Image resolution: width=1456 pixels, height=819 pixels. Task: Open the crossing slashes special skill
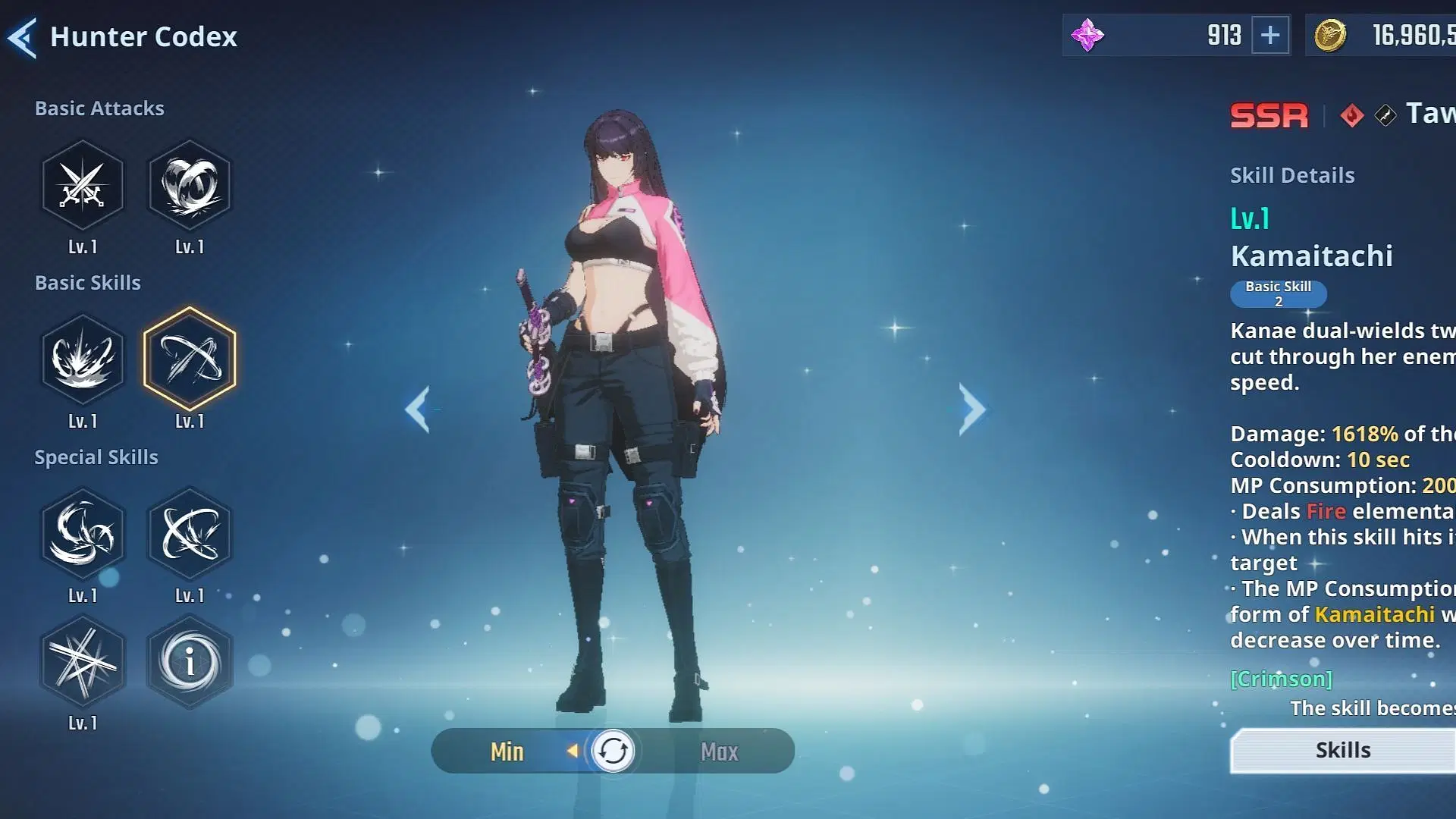pos(190,534)
